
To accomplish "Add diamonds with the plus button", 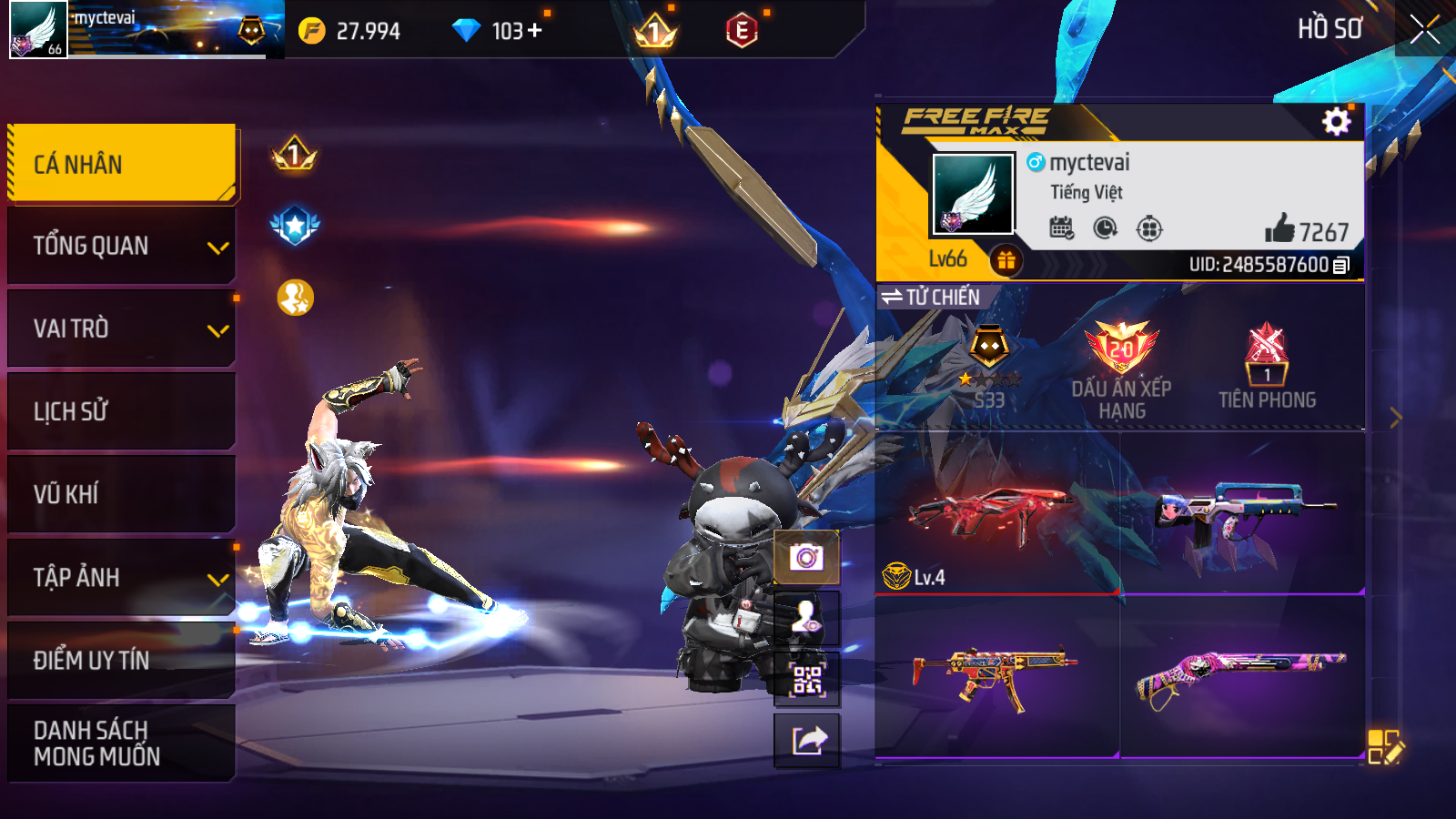I will [x=534, y=30].
